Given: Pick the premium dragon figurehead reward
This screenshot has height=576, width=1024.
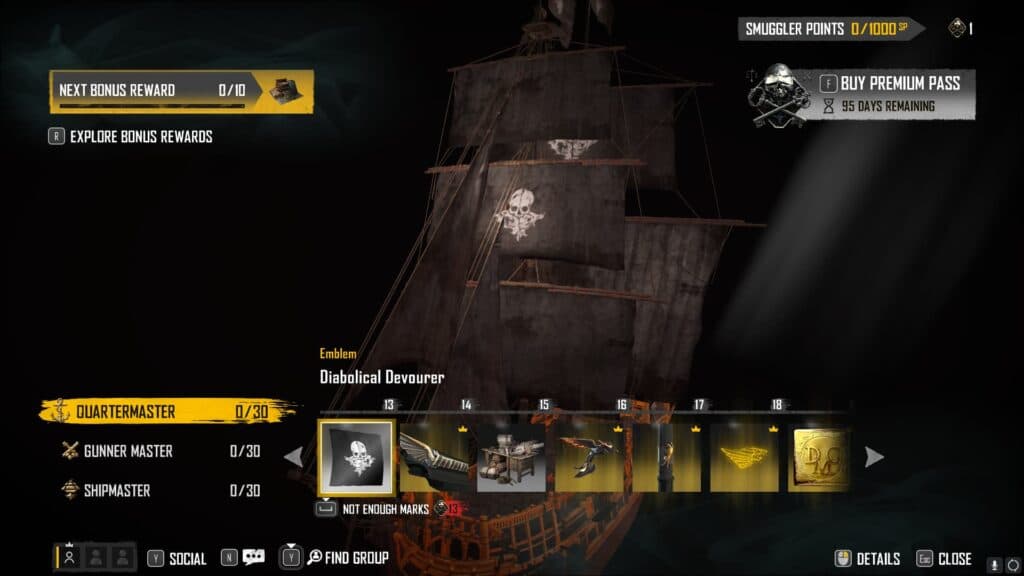Looking at the screenshot, I should (x=590, y=457).
